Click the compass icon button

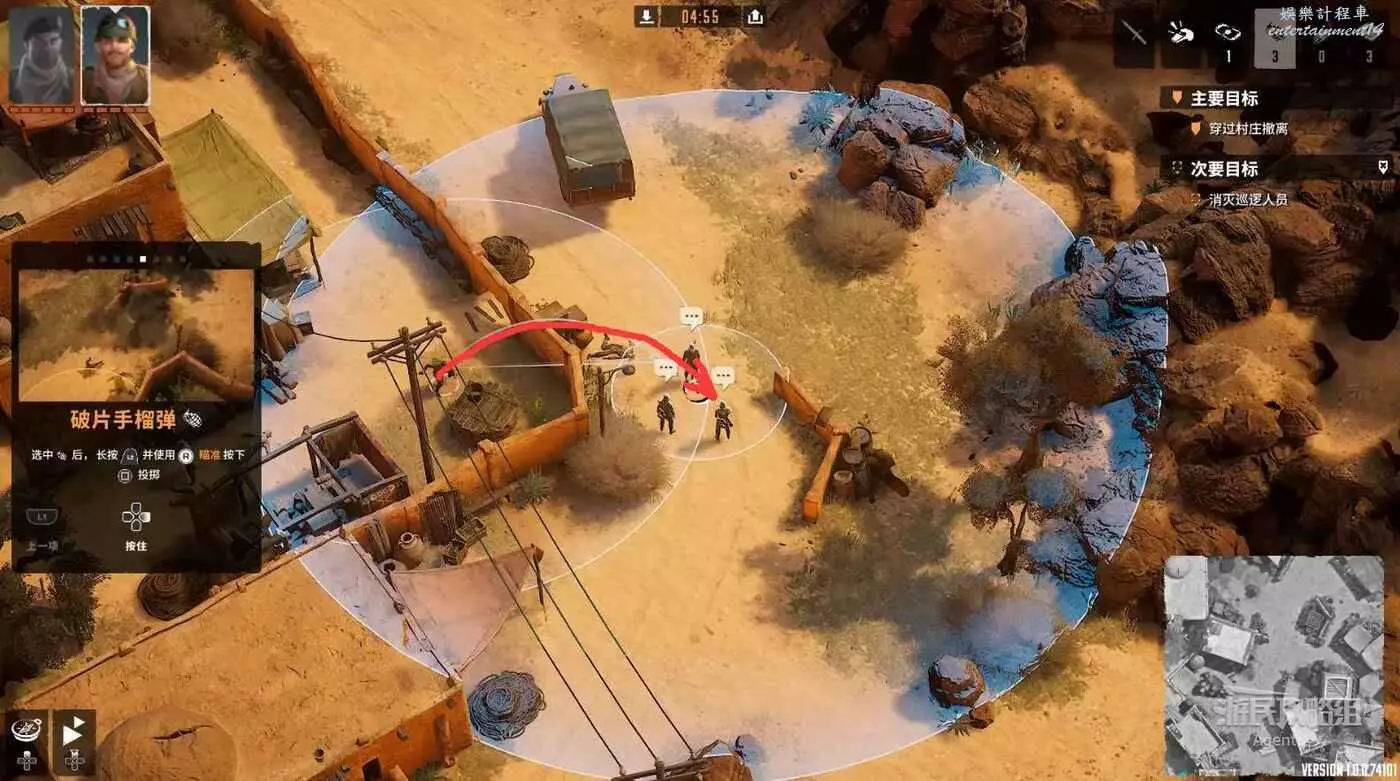click(x=26, y=730)
